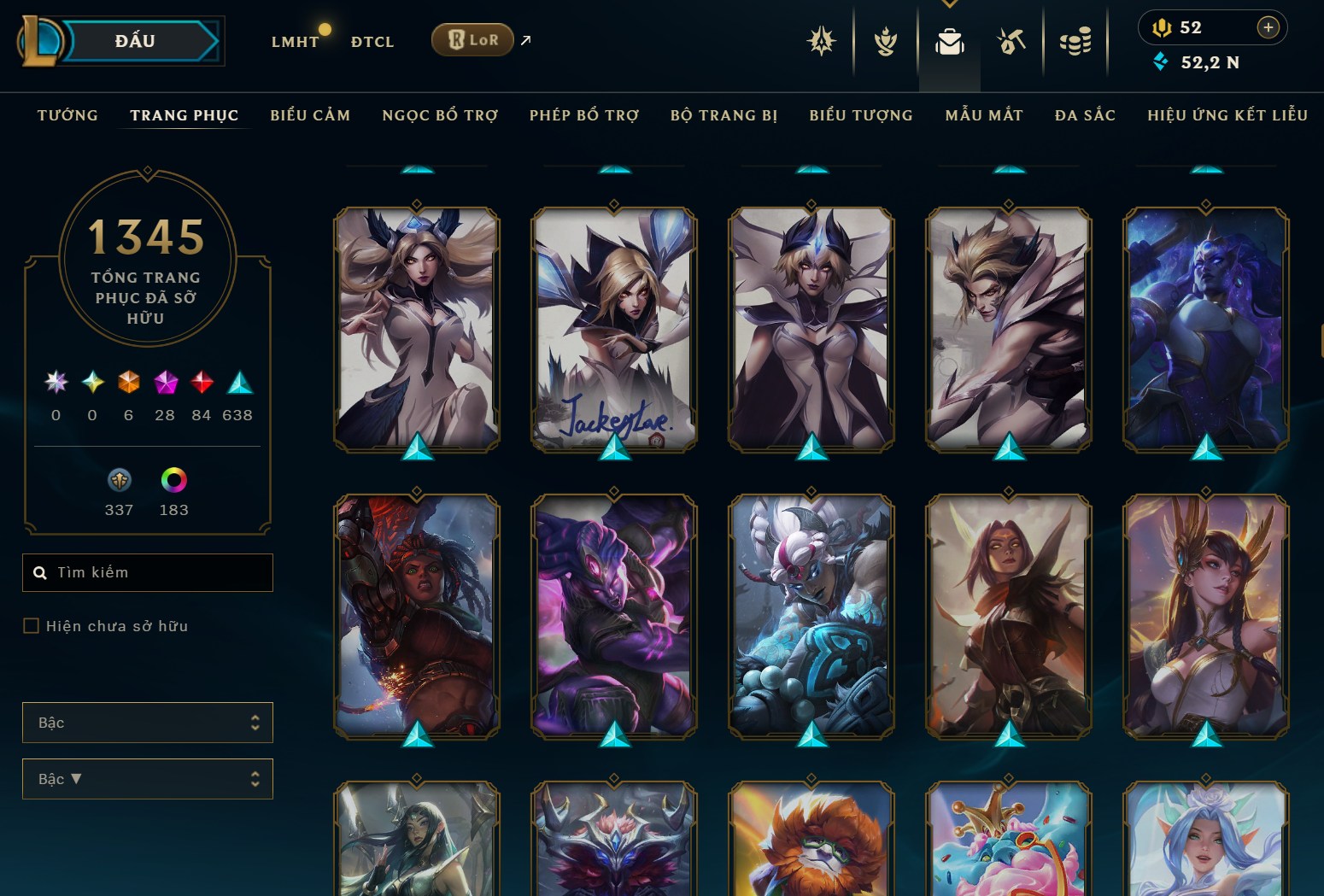The width and height of the screenshot is (1324, 896).
Task: Open the NGỌC BỔ TRỢ tab
Action: (440, 115)
